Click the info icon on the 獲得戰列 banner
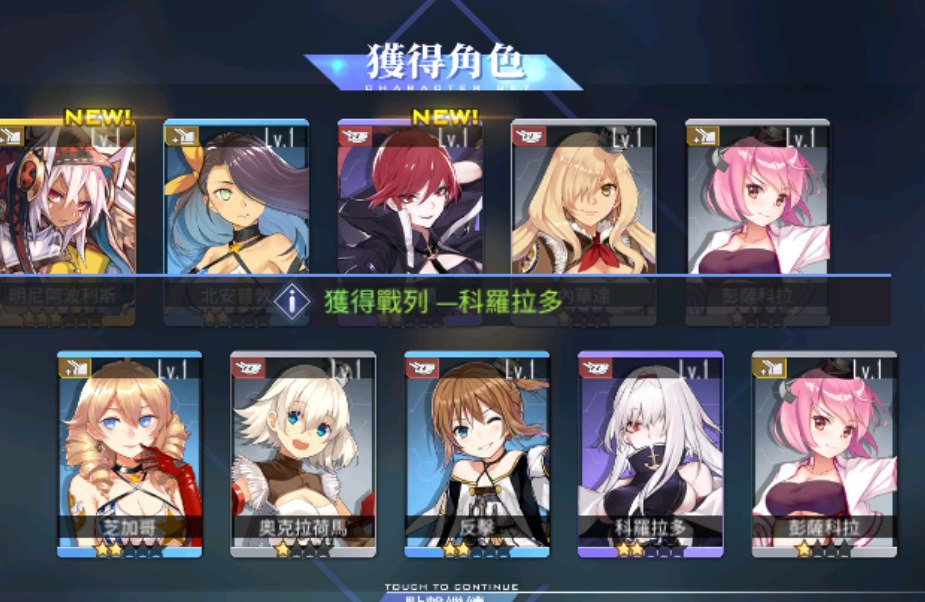The width and height of the screenshot is (925, 602). (291, 300)
